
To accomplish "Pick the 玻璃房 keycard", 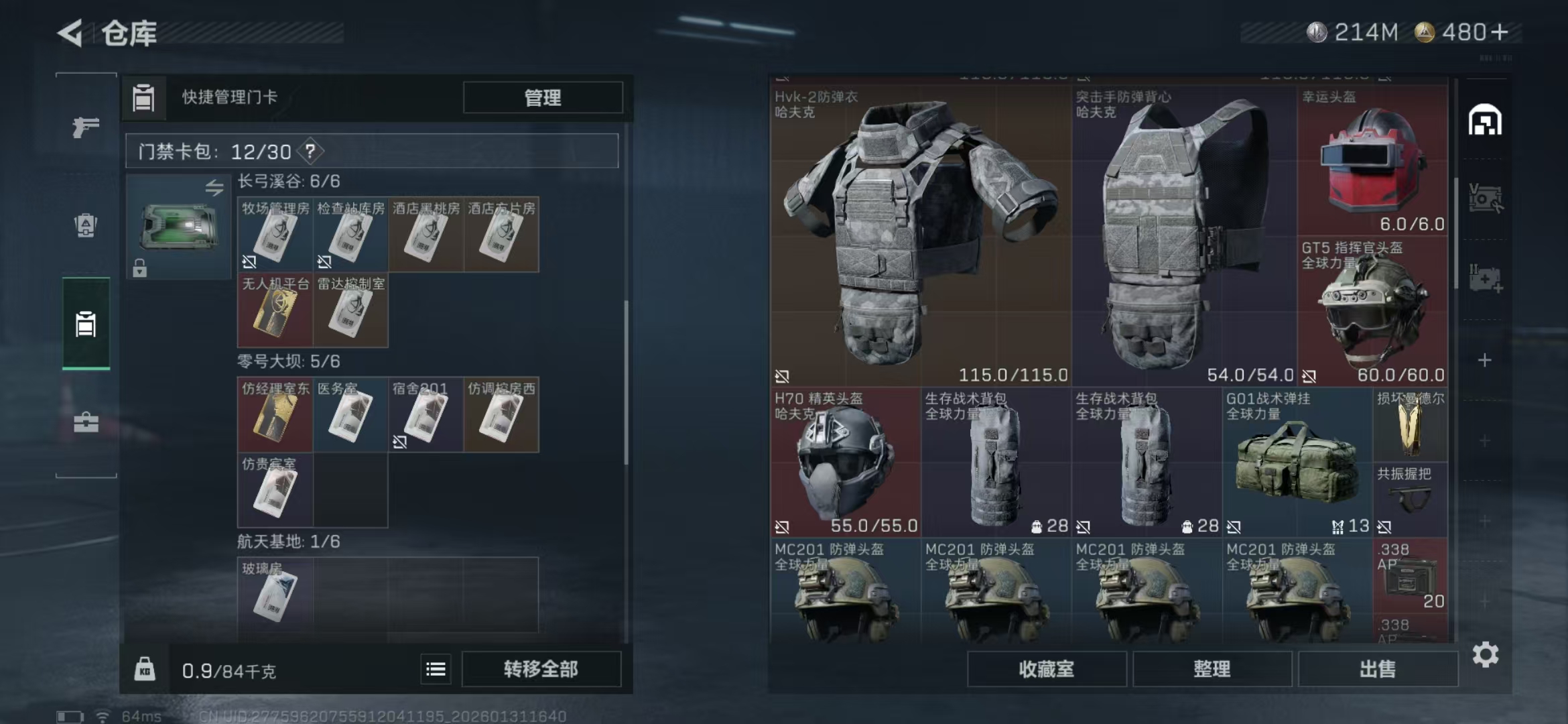I will 275,595.
